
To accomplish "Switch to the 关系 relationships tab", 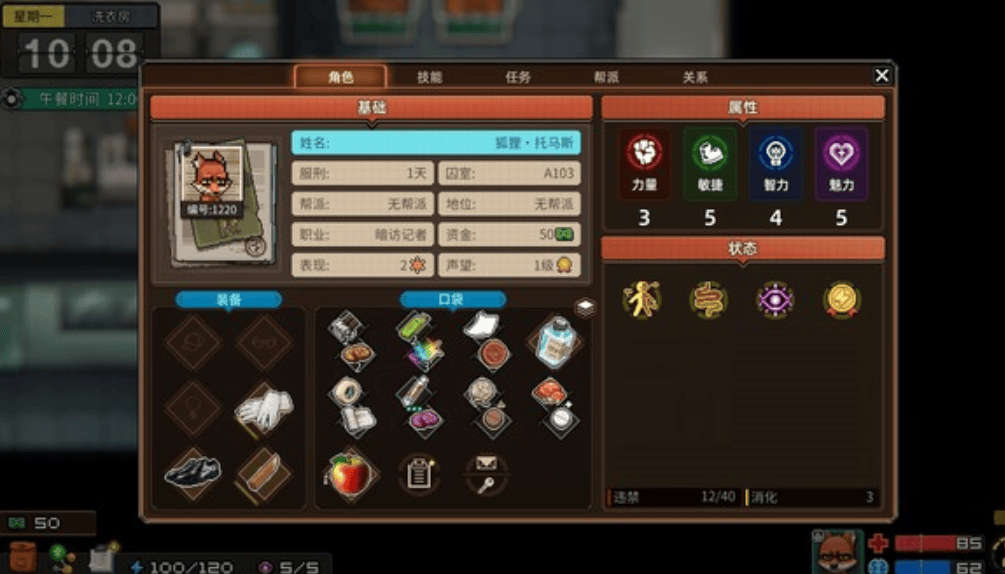I will [695, 77].
